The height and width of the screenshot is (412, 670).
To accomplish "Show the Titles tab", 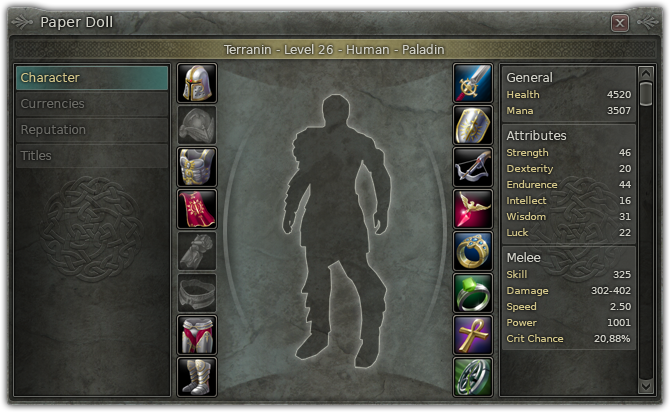I will [92, 156].
